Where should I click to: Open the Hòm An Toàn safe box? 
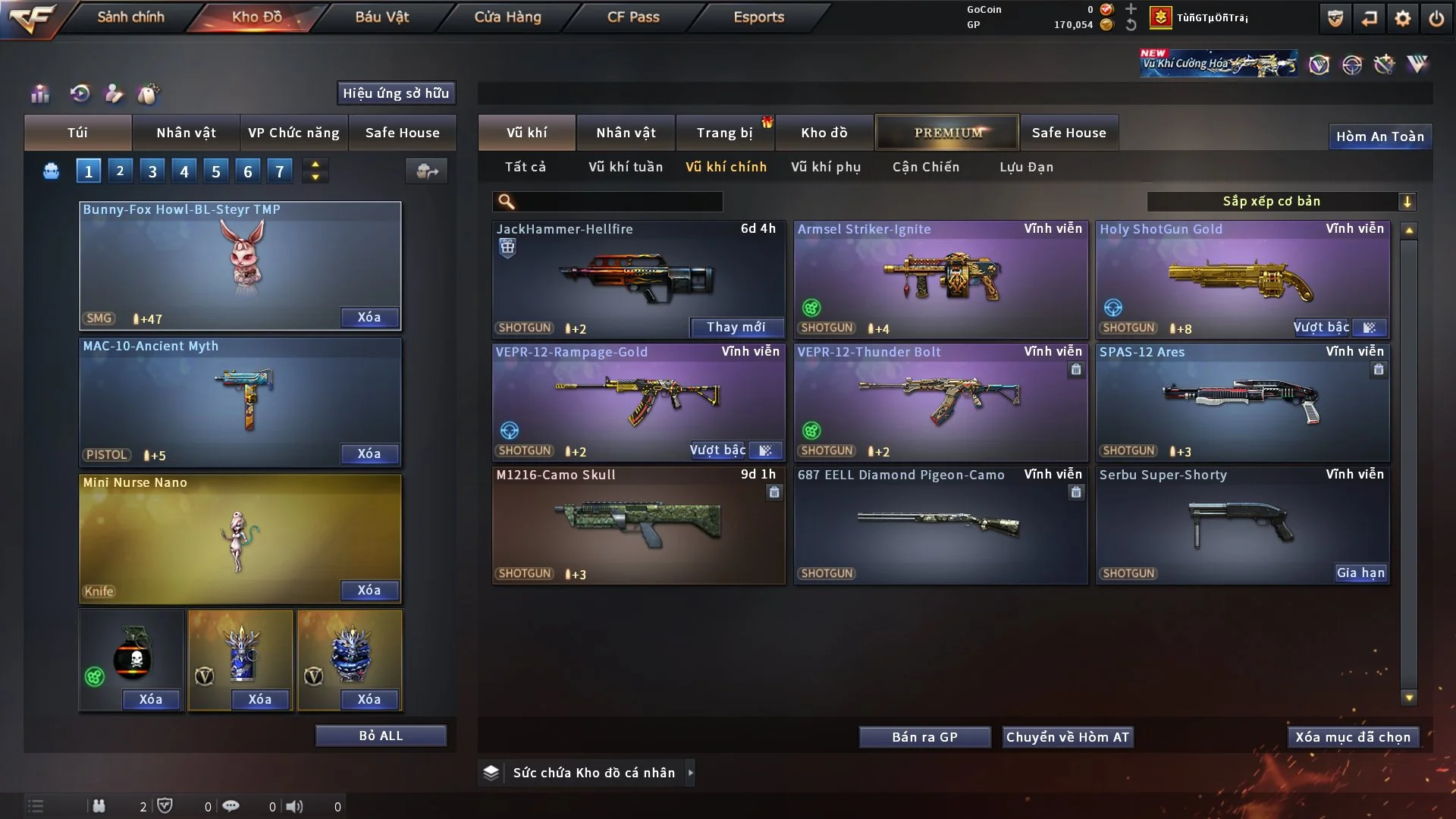click(x=1379, y=136)
